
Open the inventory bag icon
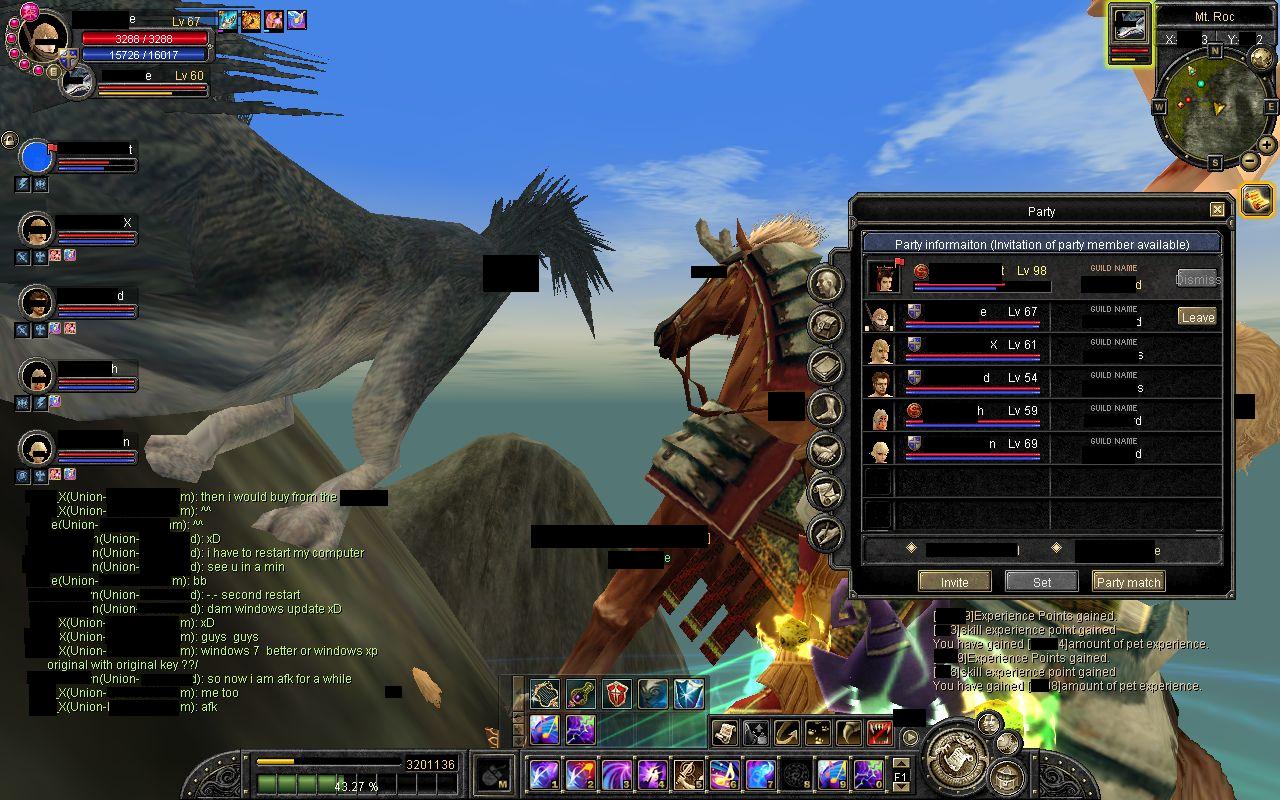pos(826,326)
